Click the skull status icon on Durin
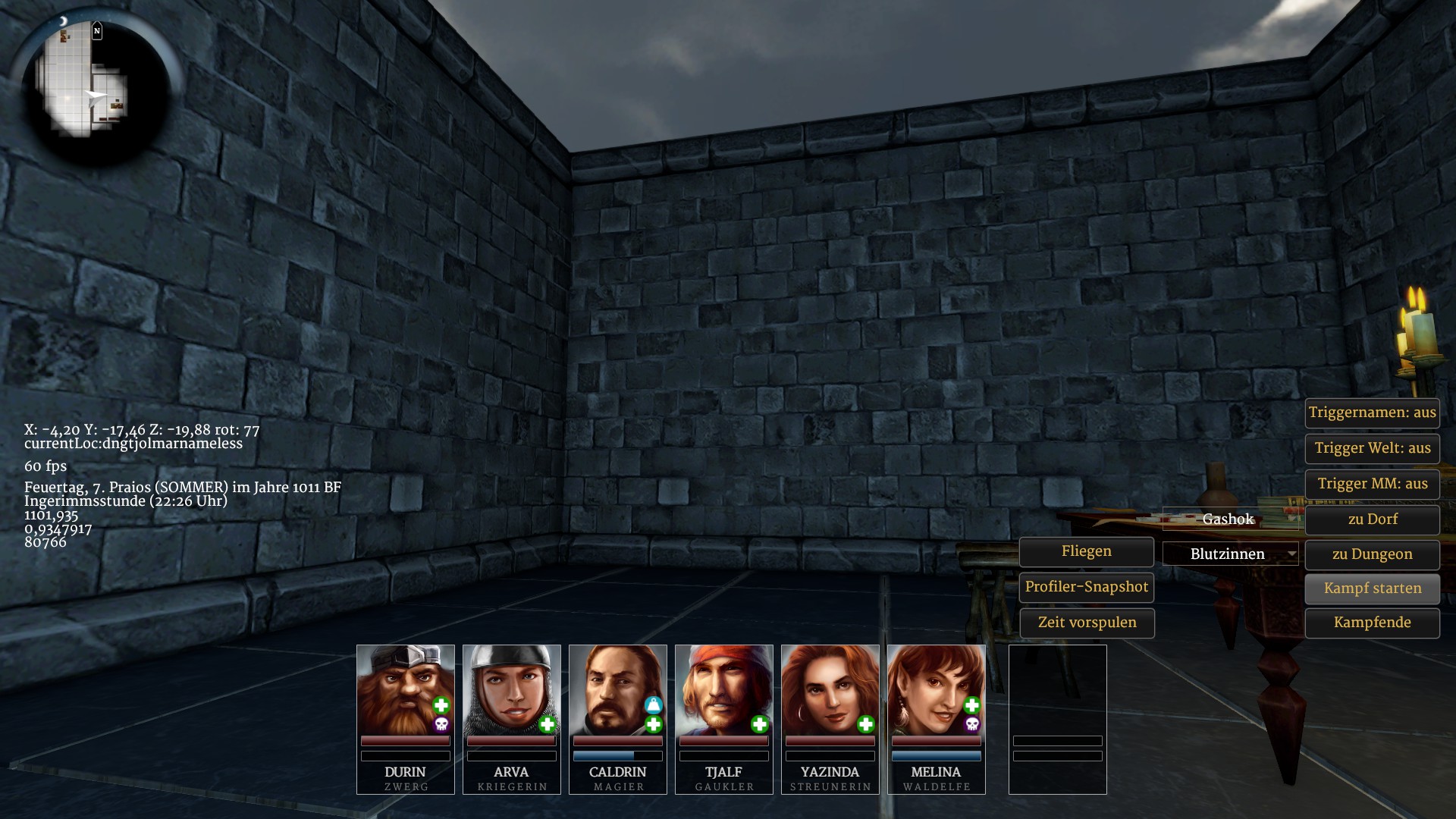Viewport: 1456px width, 819px height. (441, 725)
